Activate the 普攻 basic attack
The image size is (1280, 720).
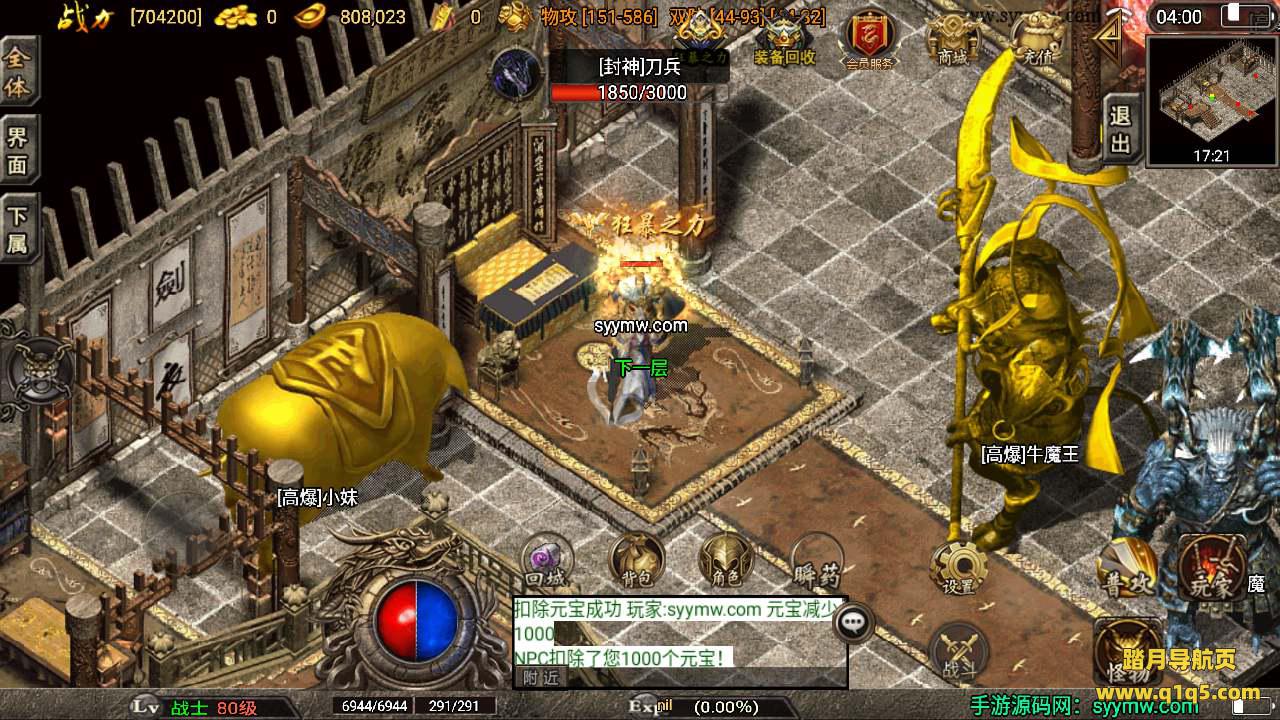pos(1125,568)
